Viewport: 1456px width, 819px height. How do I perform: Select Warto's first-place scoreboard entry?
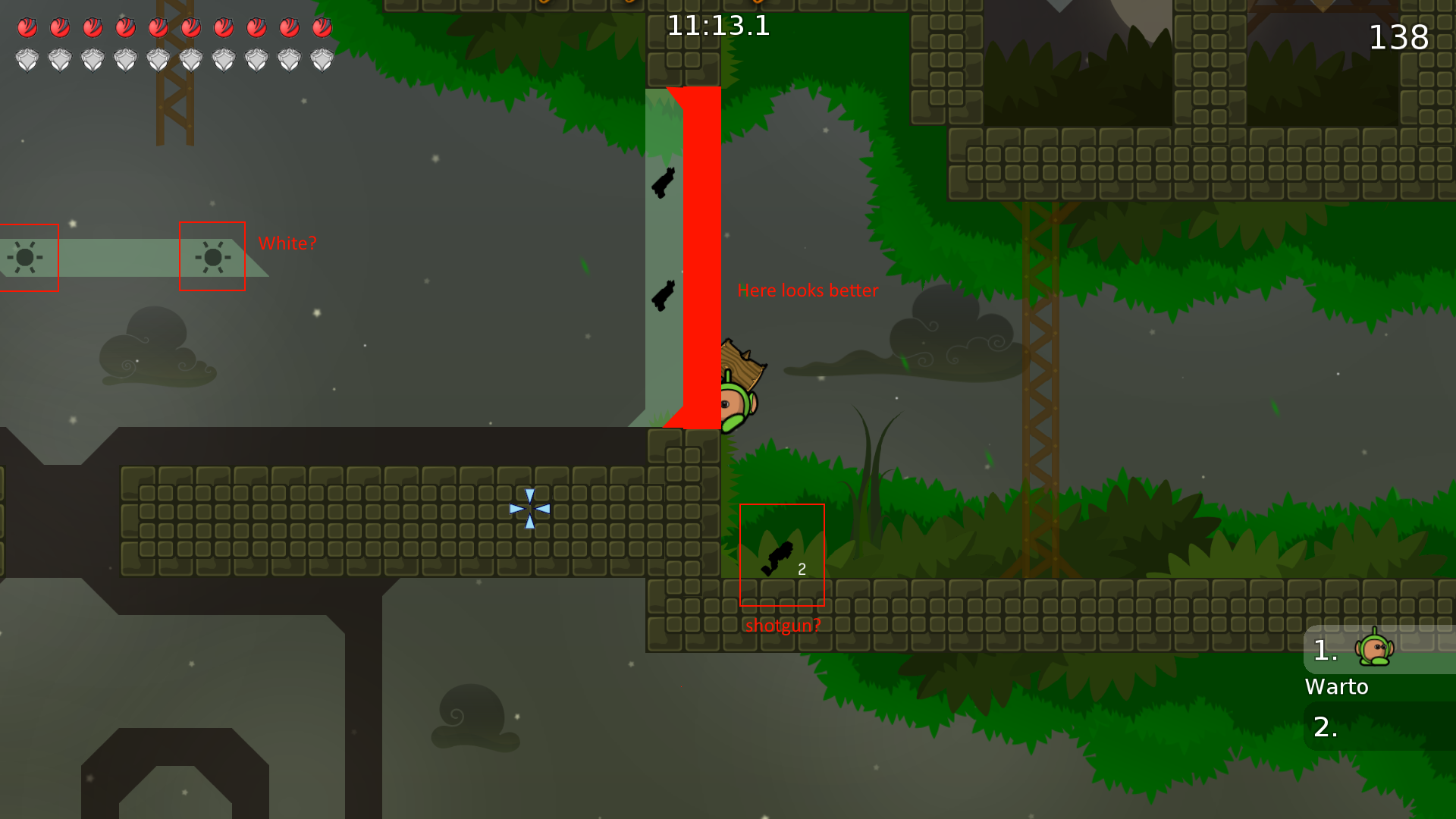click(1378, 651)
